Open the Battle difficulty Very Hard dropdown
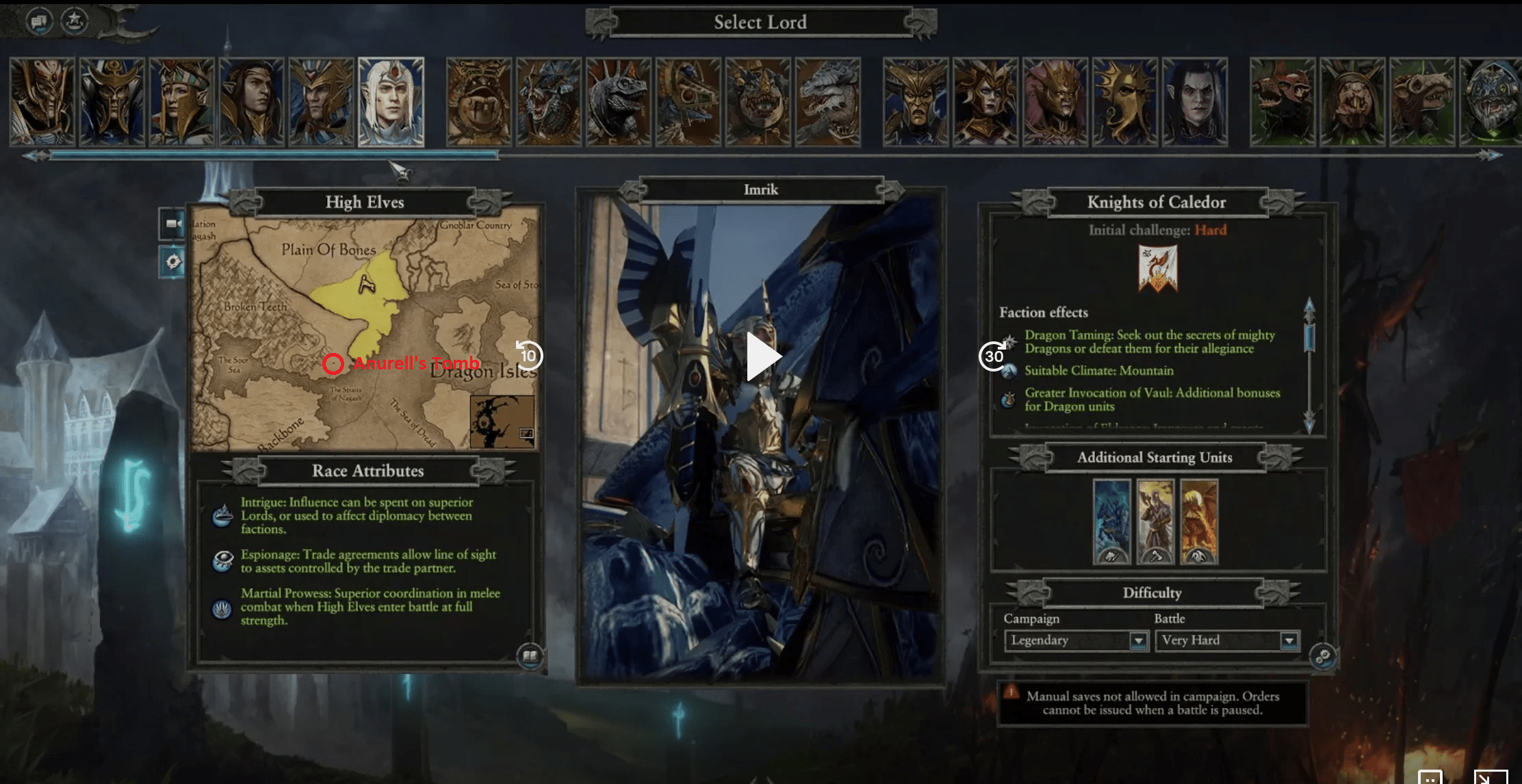The image size is (1522, 784). 1289,641
